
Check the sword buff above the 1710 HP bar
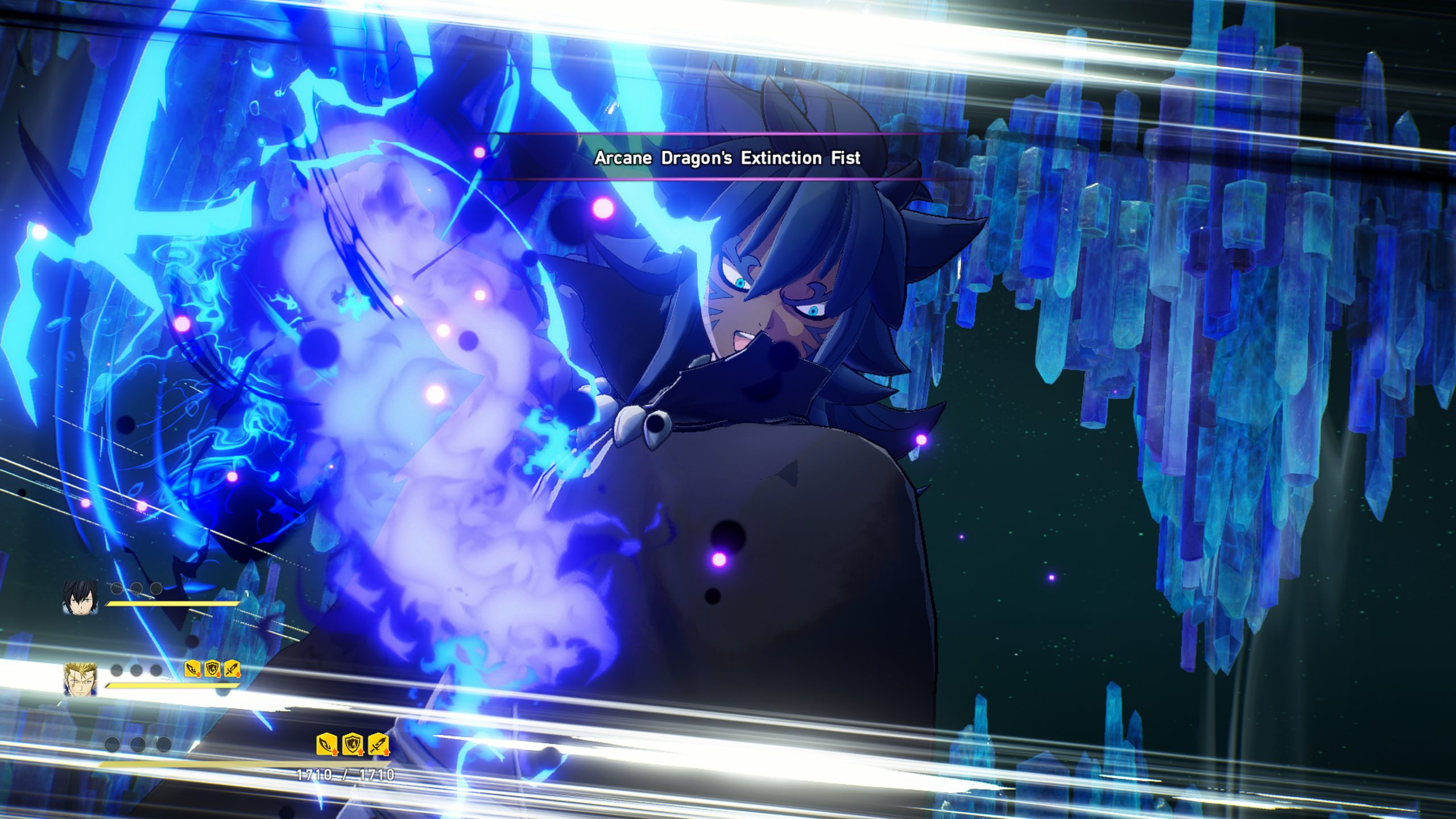[x=378, y=744]
